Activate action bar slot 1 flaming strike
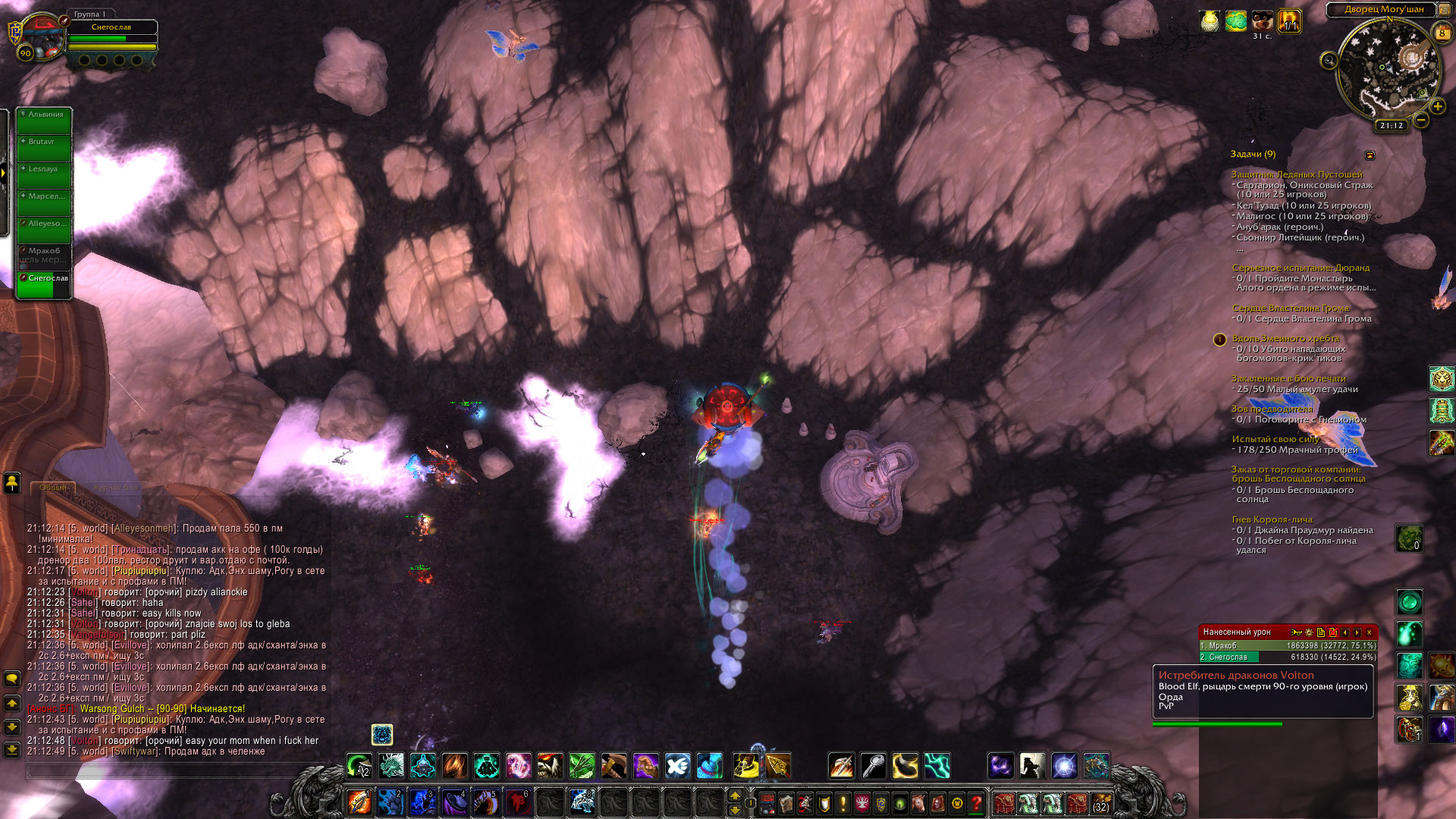Image resolution: width=1456 pixels, height=819 pixels. tap(359, 802)
